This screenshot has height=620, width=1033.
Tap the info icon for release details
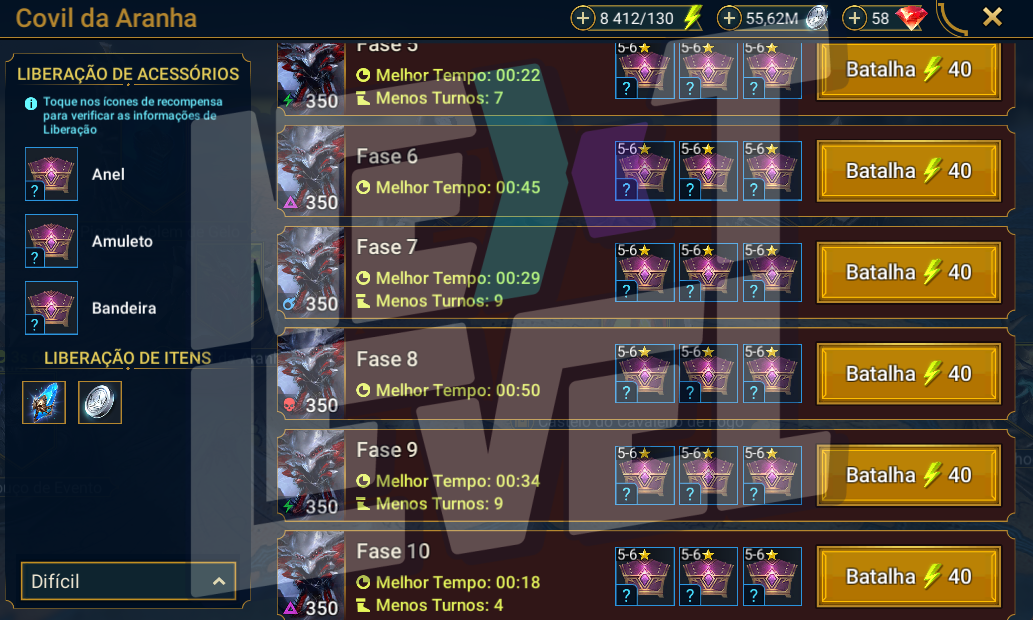[x=31, y=102]
